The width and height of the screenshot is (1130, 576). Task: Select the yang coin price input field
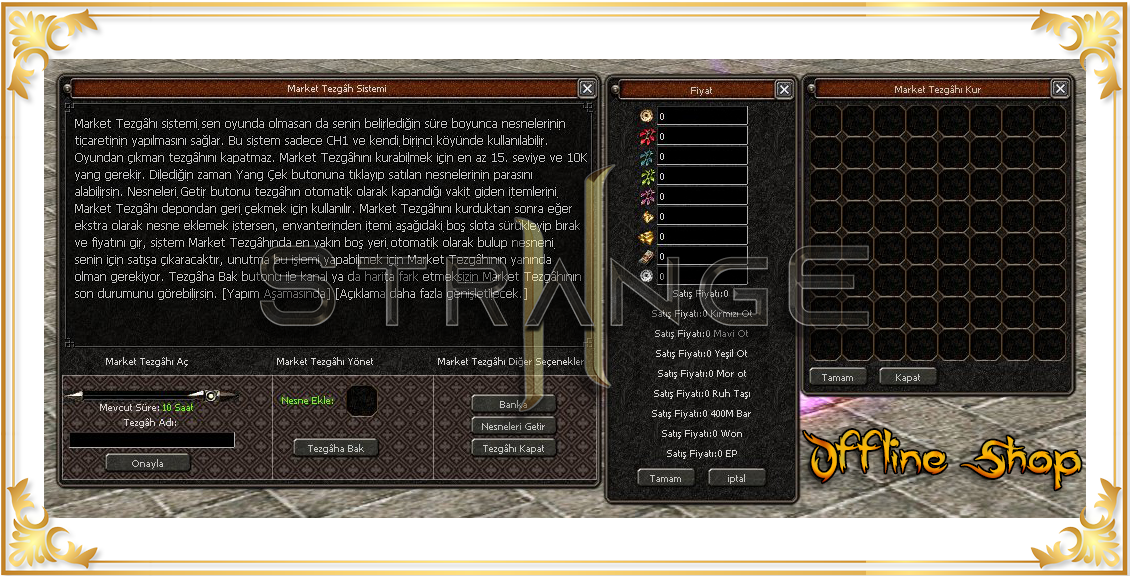[x=701, y=116]
